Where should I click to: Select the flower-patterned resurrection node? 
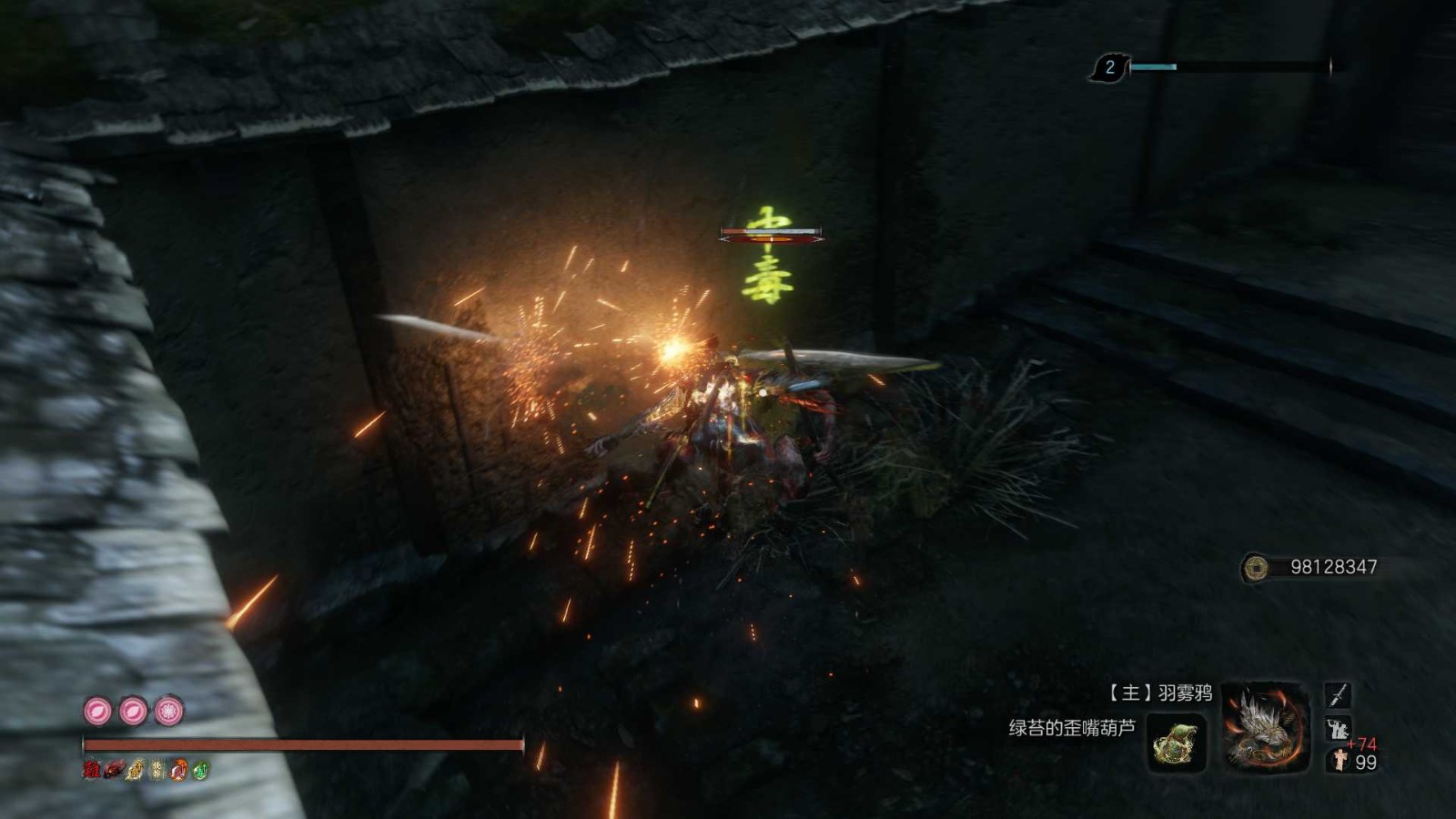coord(168,711)
